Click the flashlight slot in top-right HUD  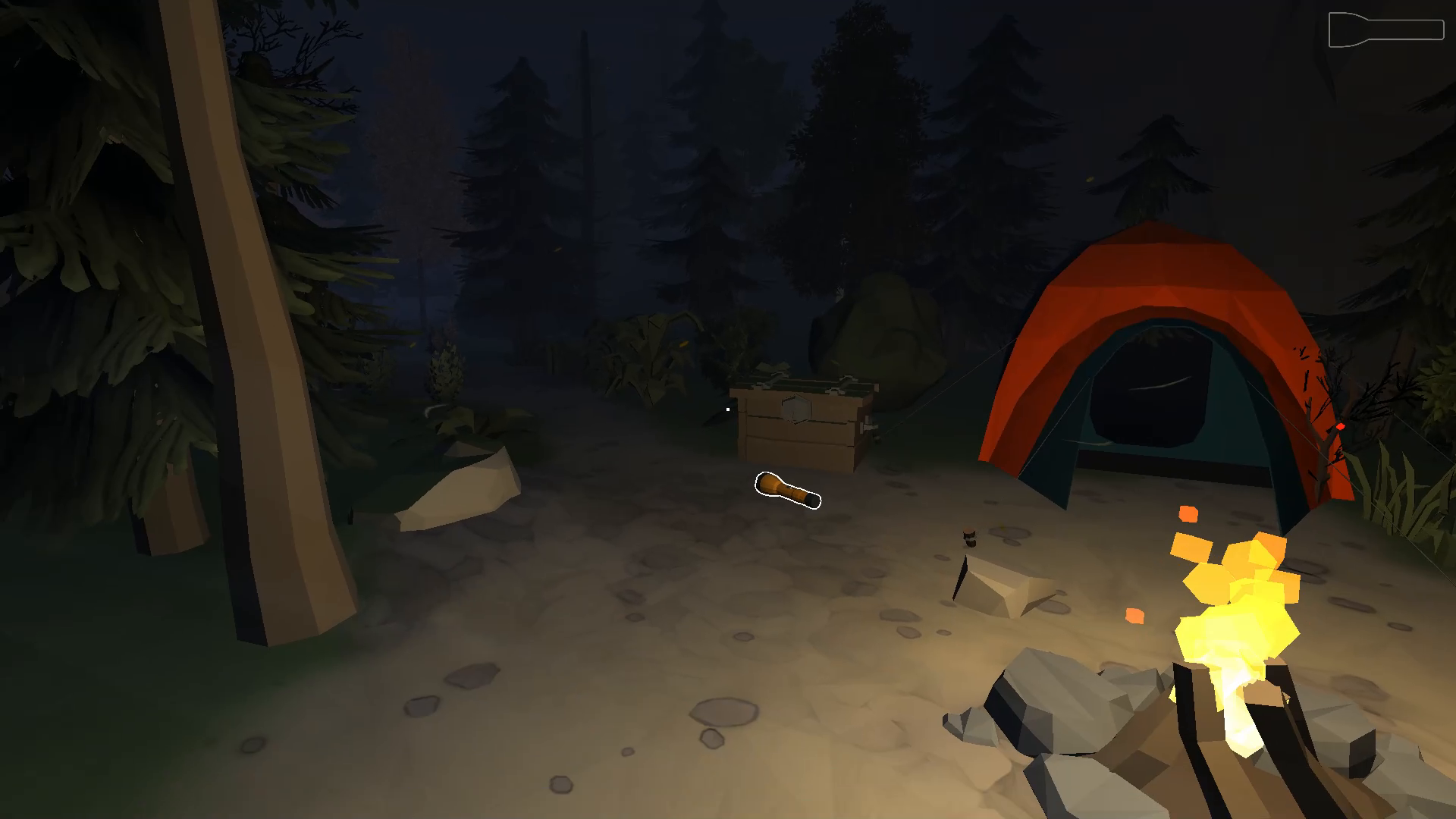[1386, 29]
